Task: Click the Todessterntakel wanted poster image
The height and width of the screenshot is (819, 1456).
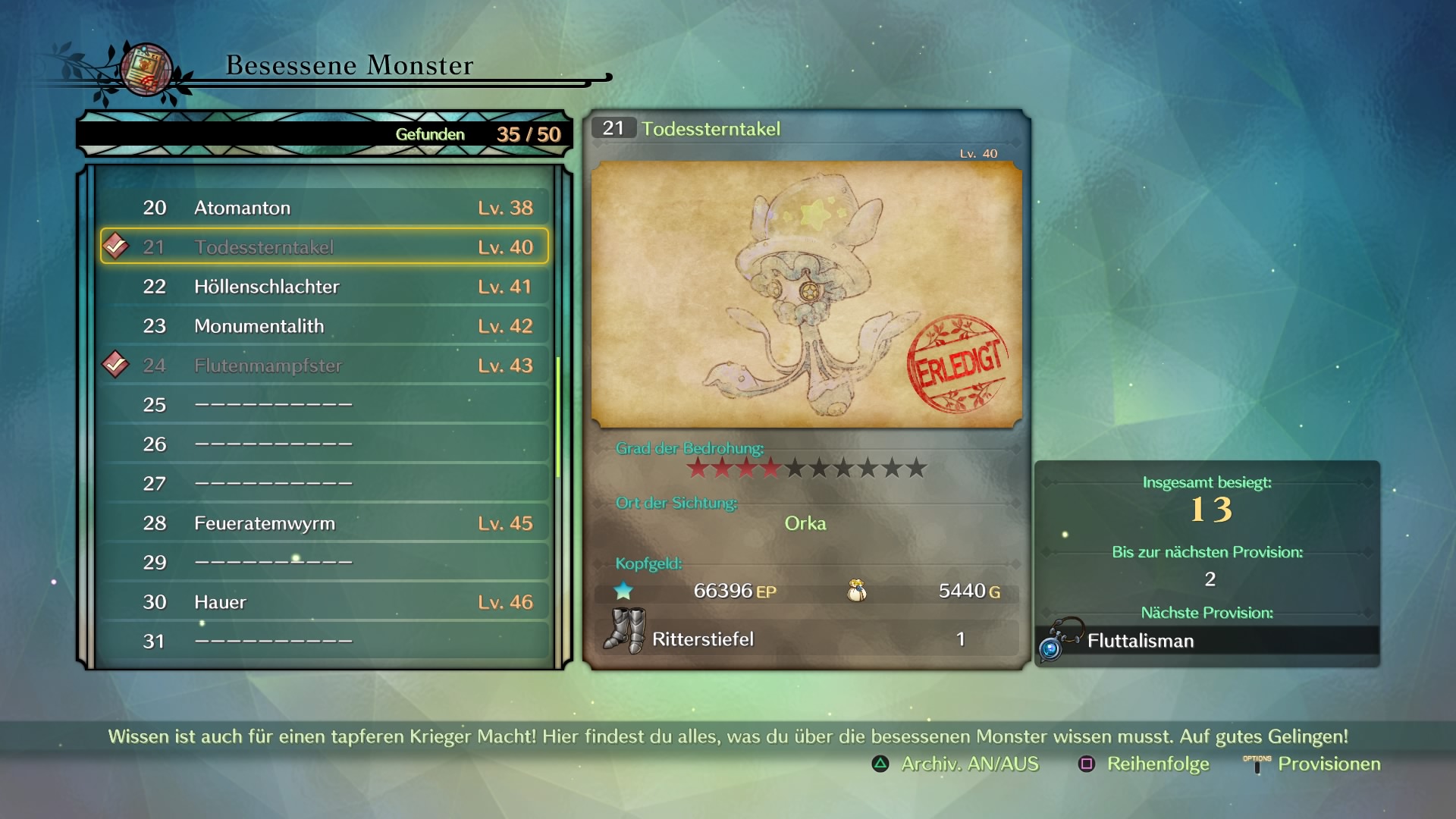Action: pos(806,294)
